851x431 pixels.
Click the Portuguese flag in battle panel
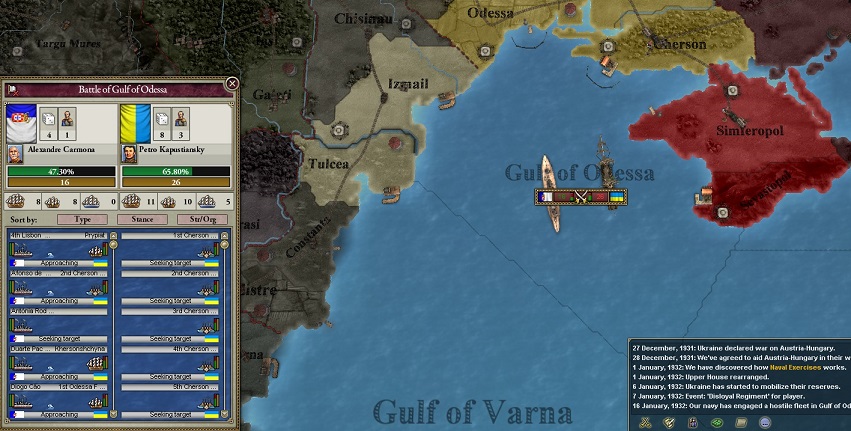pos(21,124)
